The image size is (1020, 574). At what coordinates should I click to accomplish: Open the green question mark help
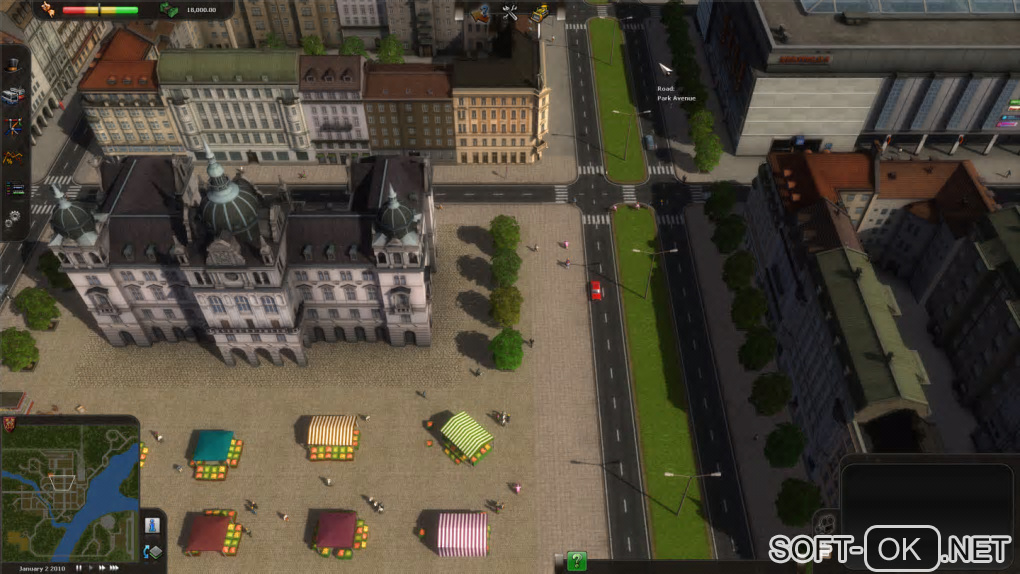point(576,561)
